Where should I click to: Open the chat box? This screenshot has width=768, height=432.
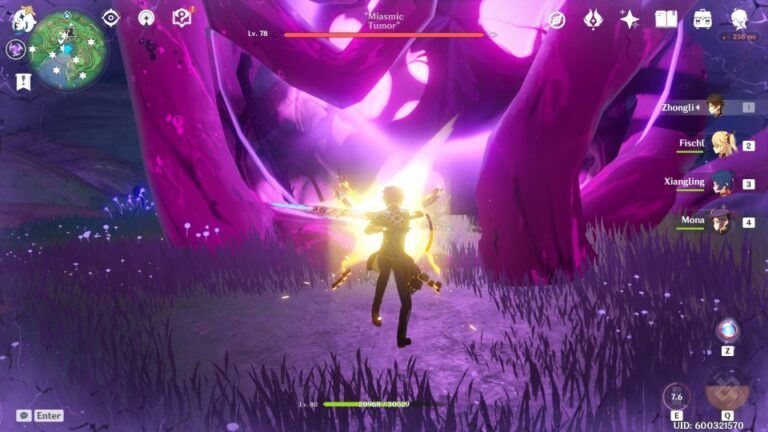[40, 415]
